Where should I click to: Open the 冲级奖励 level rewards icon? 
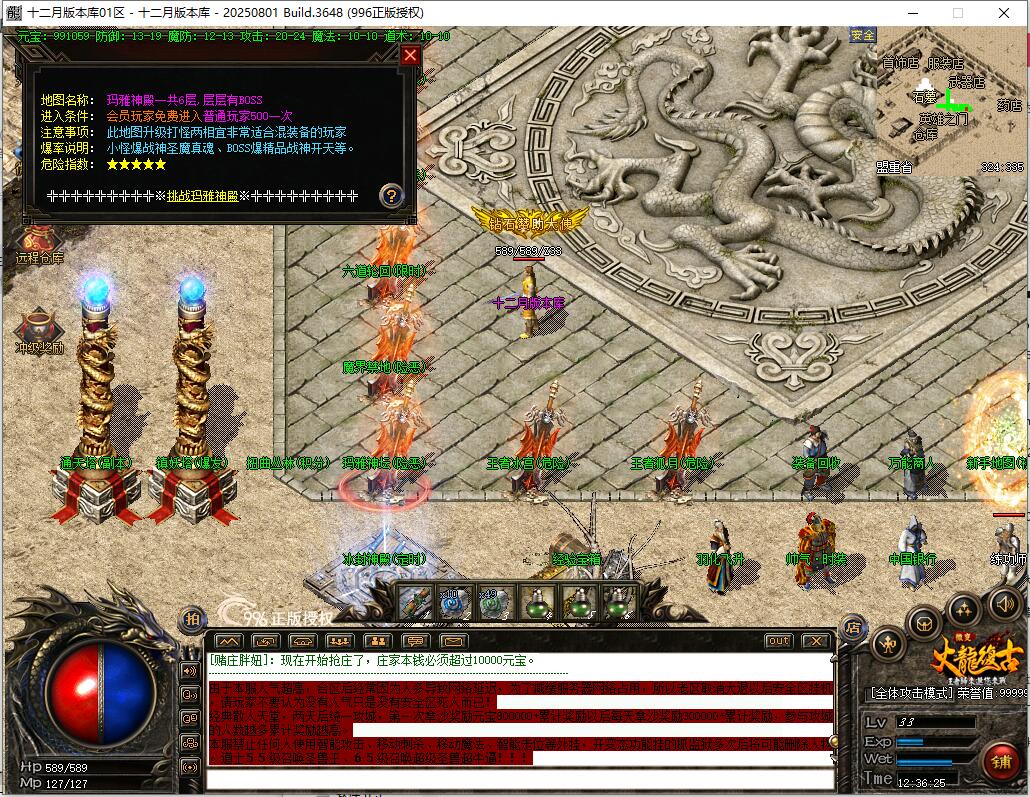coord(39,331)
